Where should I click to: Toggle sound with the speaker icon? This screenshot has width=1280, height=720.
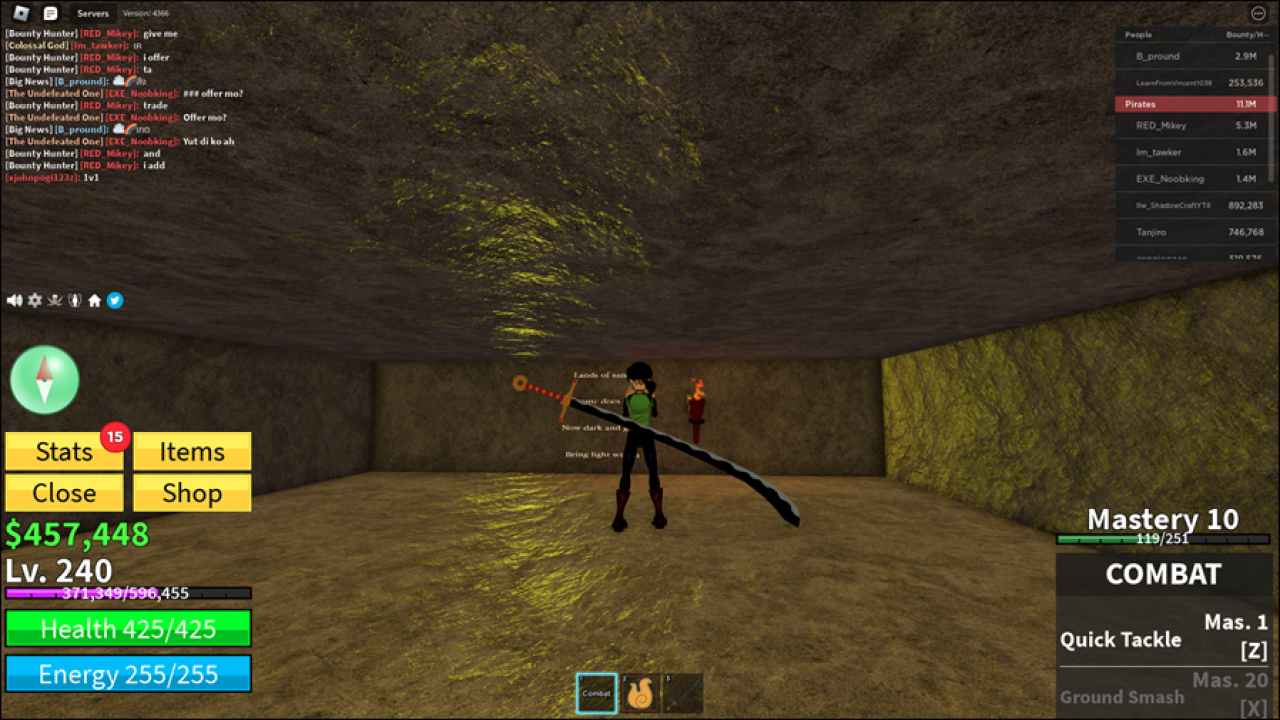pos(14,300)
